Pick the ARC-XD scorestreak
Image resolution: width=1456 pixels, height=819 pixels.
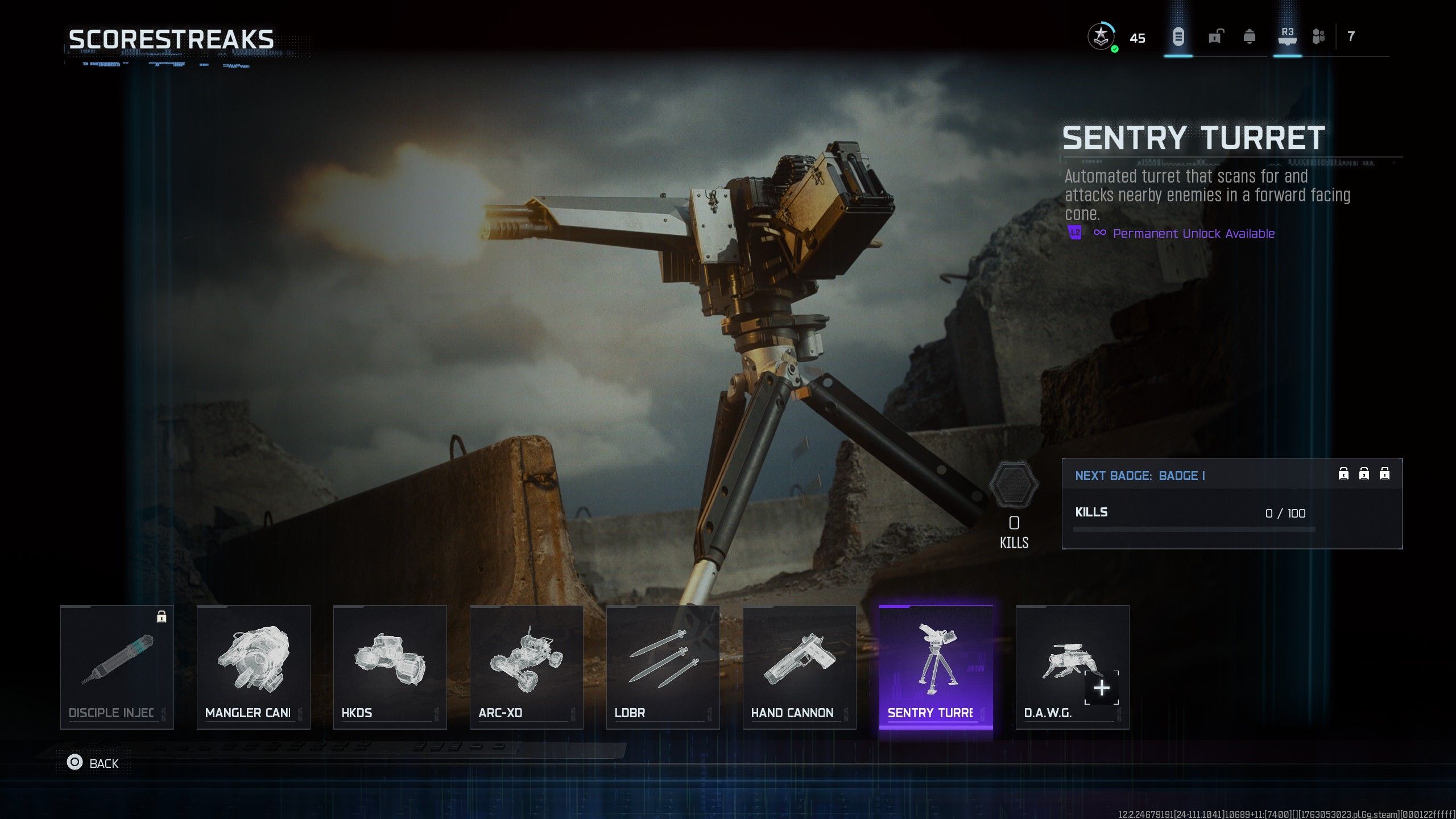coord(527,667)
